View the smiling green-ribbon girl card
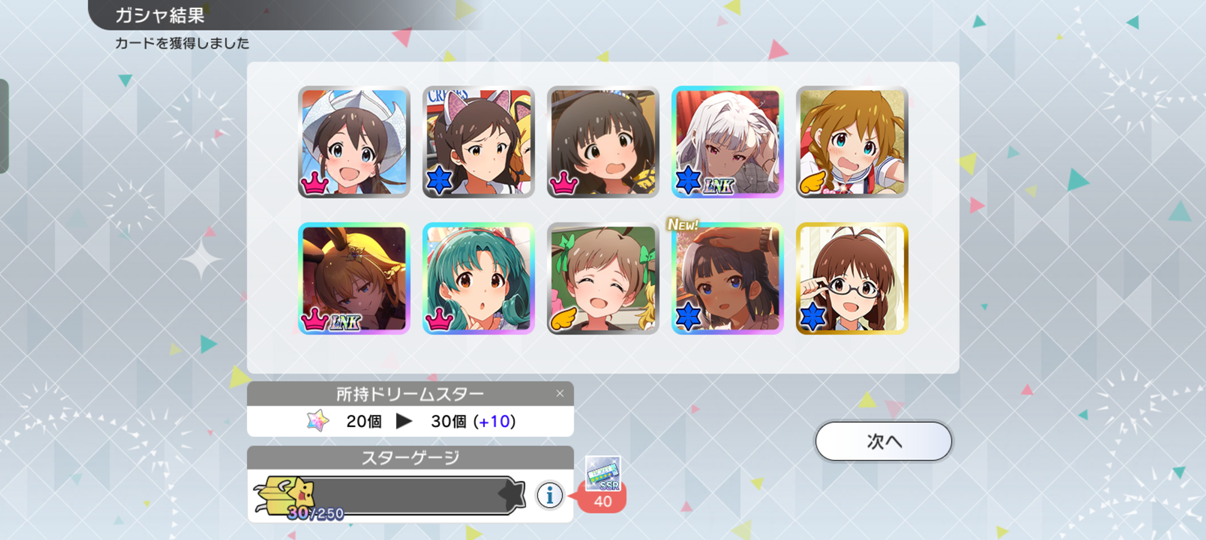 tap(603, 278)
